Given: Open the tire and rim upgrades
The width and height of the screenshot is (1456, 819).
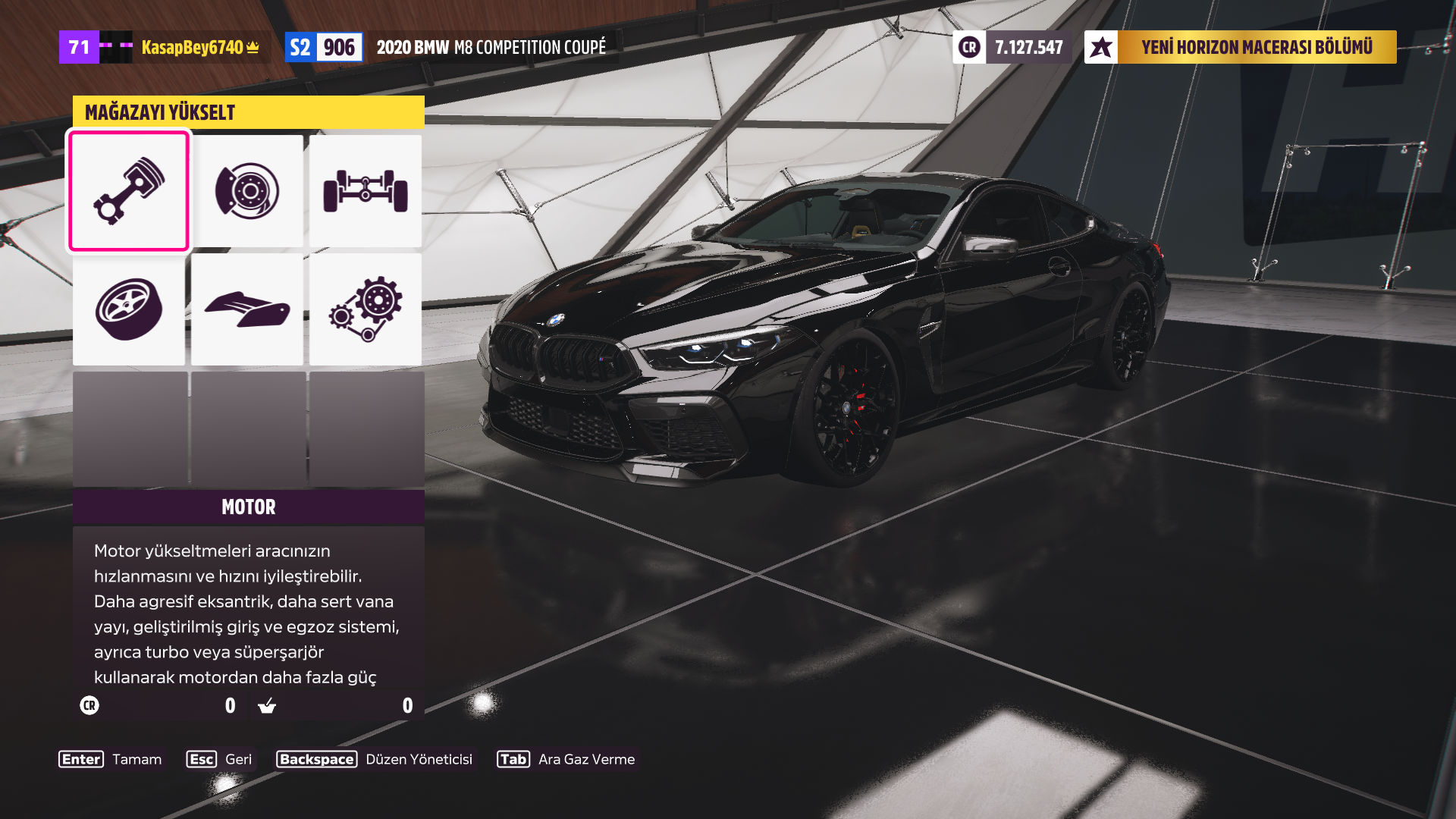Looking at the screenshot, I should point(129,309).
